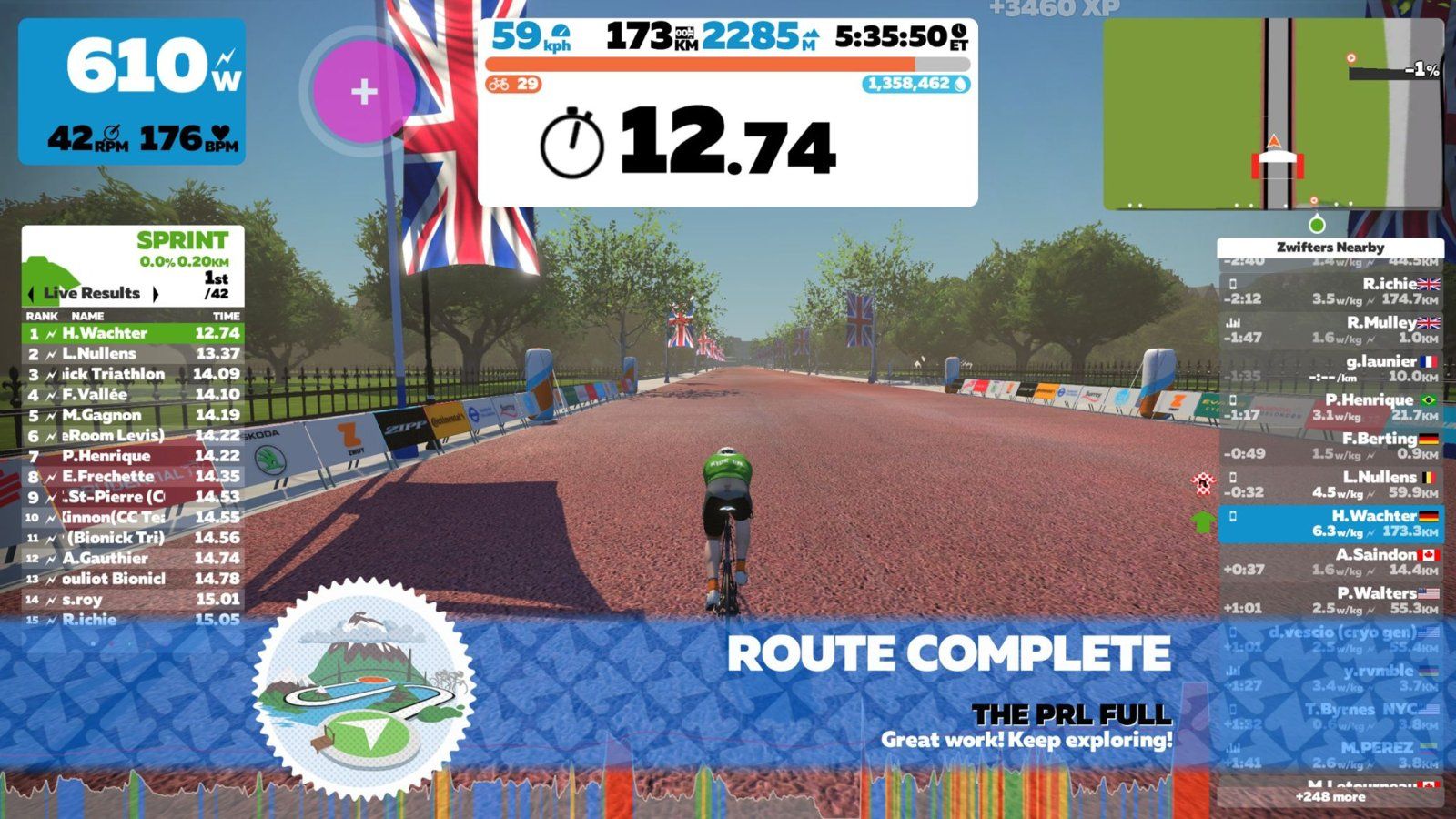Image resolution: width=1456 pixels, height=819 pixels.
Task: Show the next Live Results page arrow
Action: (156, 294)
